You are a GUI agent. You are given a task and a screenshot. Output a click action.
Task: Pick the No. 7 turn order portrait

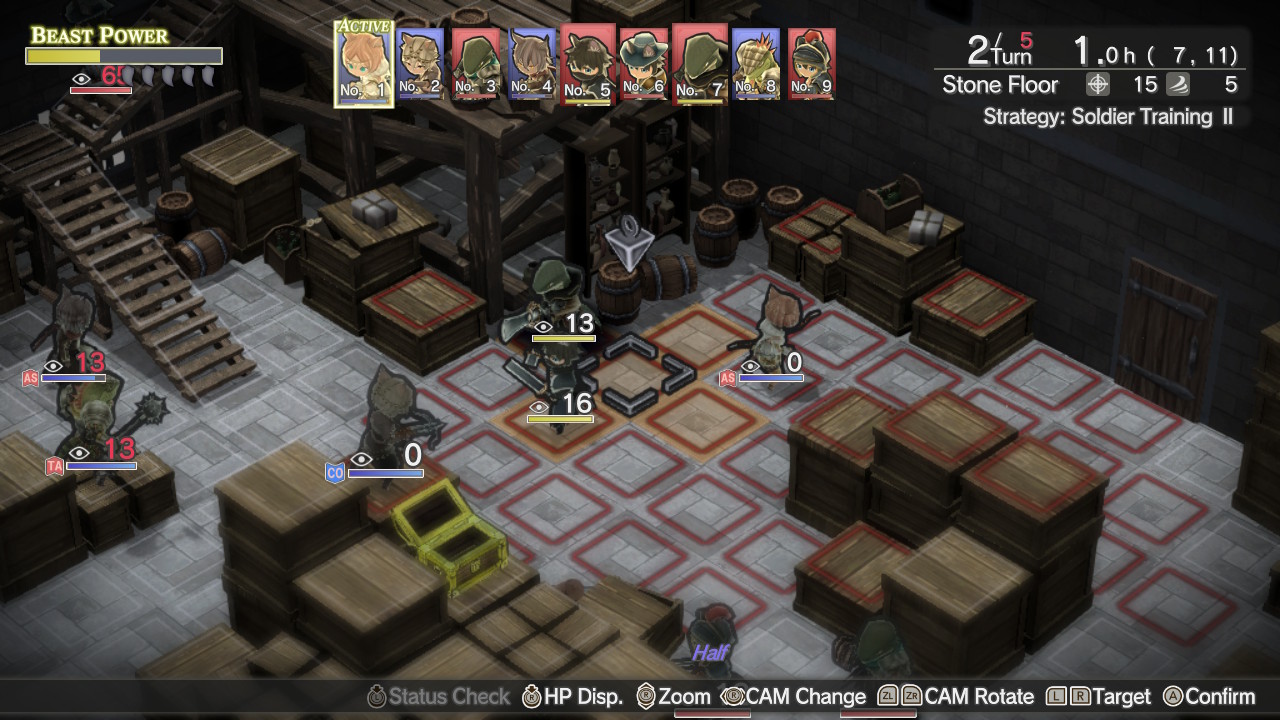pos(699,63)
